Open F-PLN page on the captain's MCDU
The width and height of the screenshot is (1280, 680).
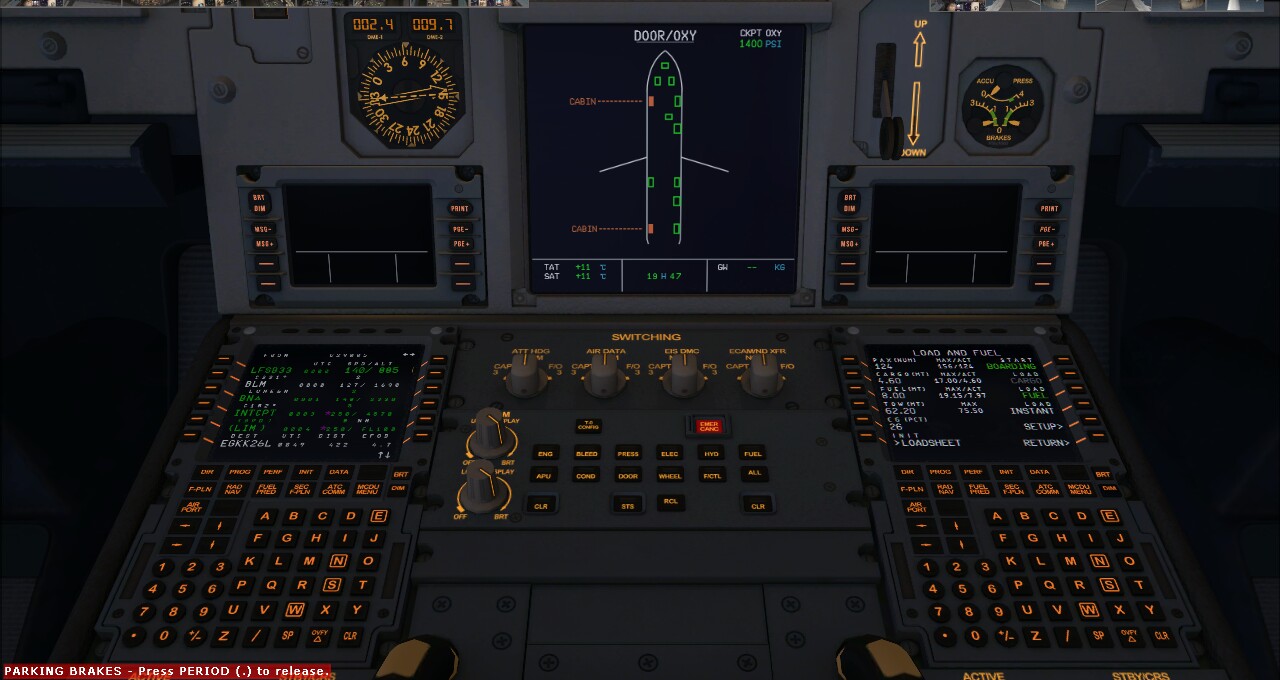click(x=201, y=489)
